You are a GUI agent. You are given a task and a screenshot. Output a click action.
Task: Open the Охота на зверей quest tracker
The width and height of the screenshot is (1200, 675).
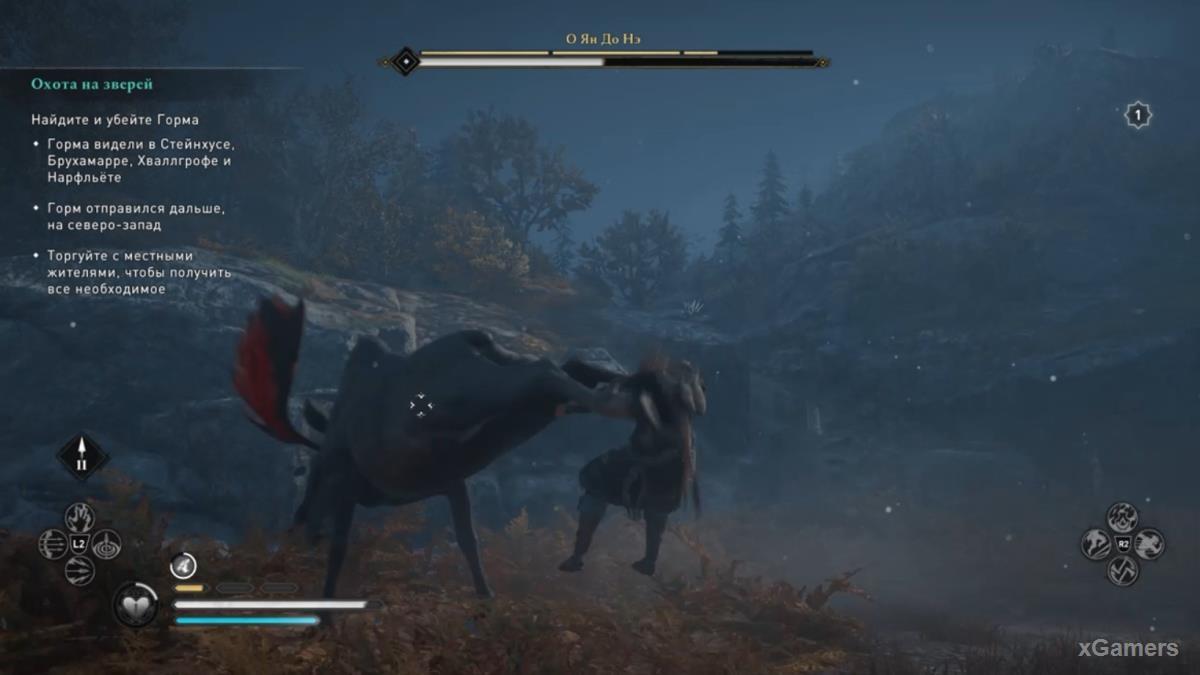tap(92, 85)
